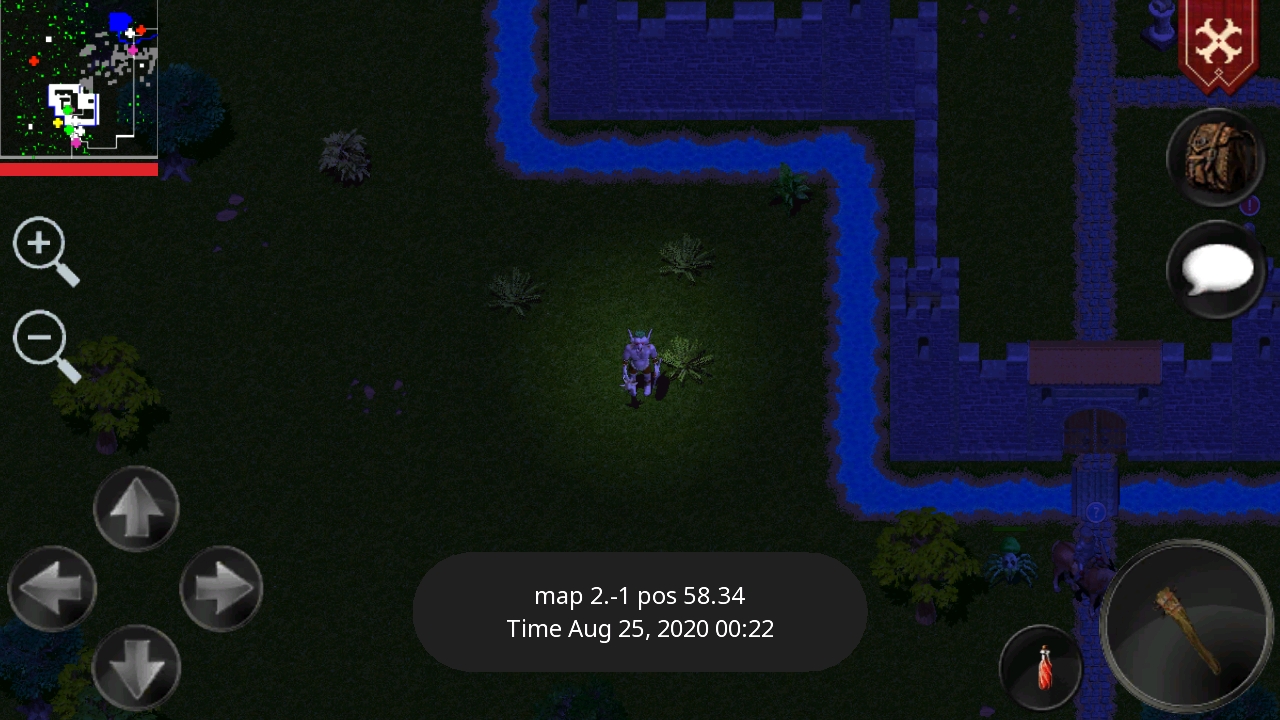Viewport: 1280px width, 720px height.
Task: Open the minimap in the corner
Action: 79,80
